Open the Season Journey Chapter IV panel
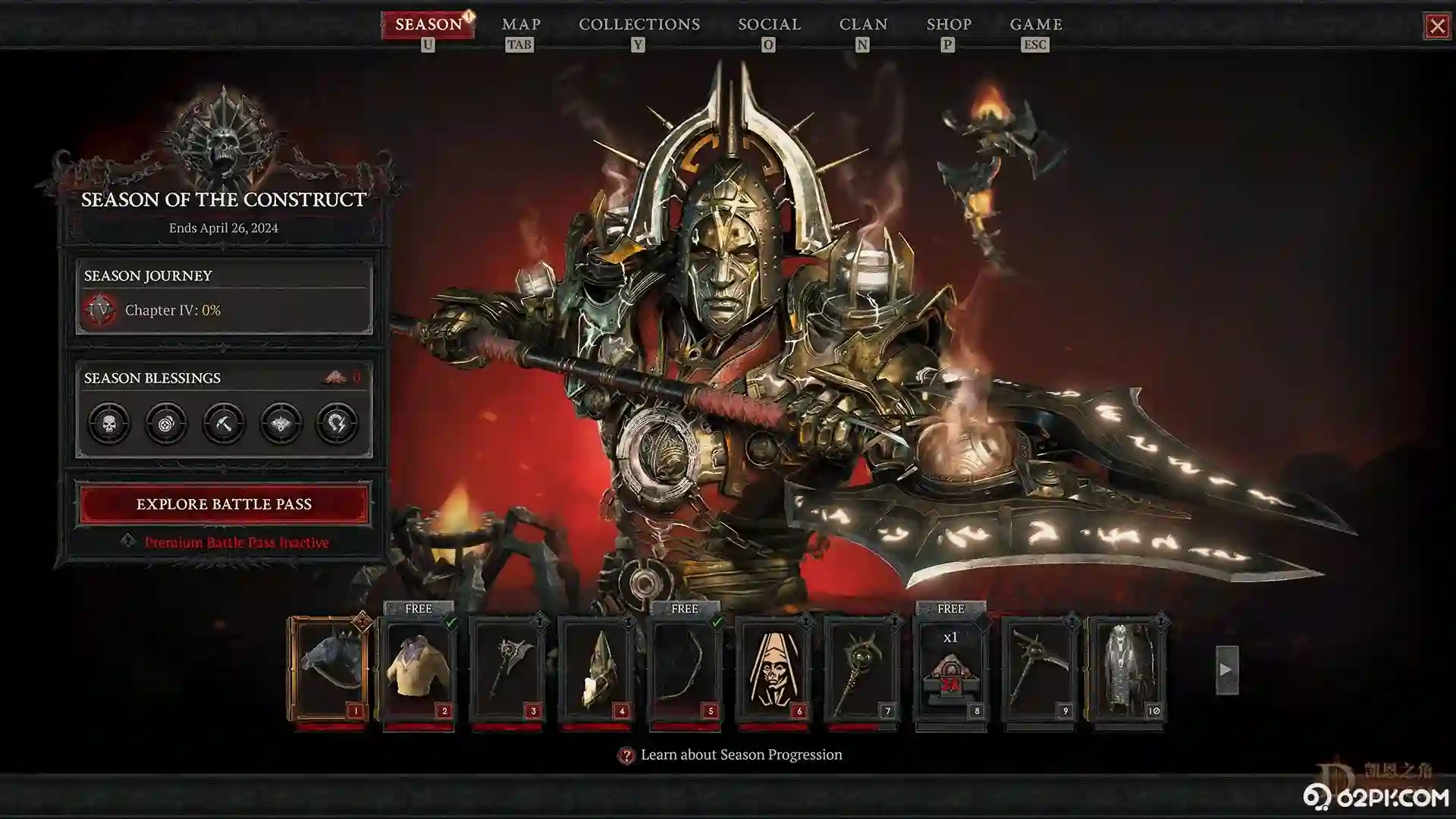 224,309
